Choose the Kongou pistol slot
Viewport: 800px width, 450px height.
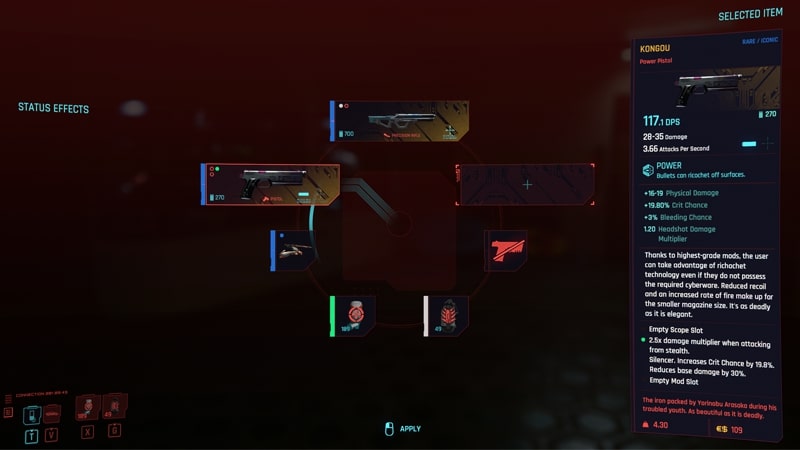point(271,184)
